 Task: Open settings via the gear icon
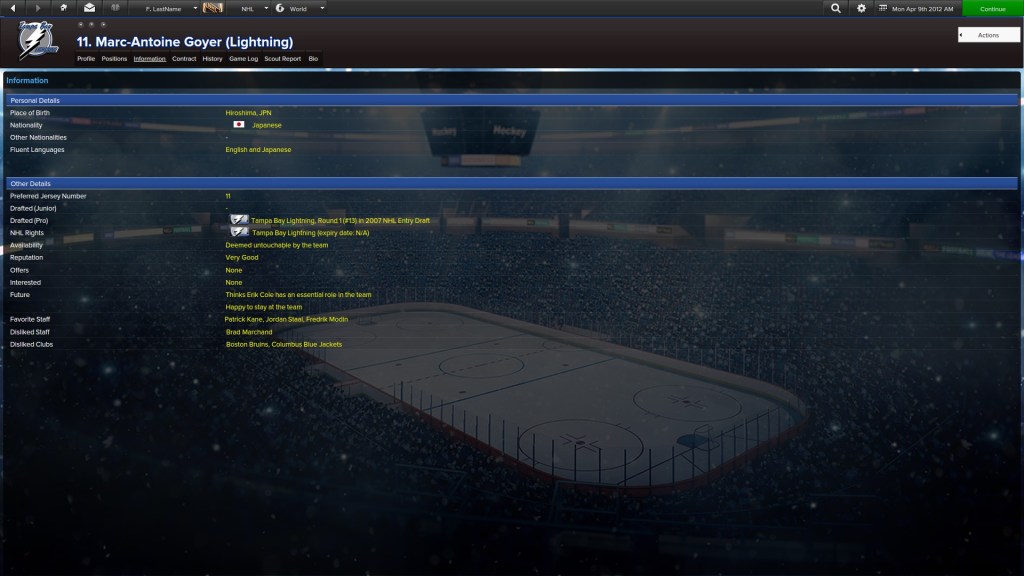[862, 9]
